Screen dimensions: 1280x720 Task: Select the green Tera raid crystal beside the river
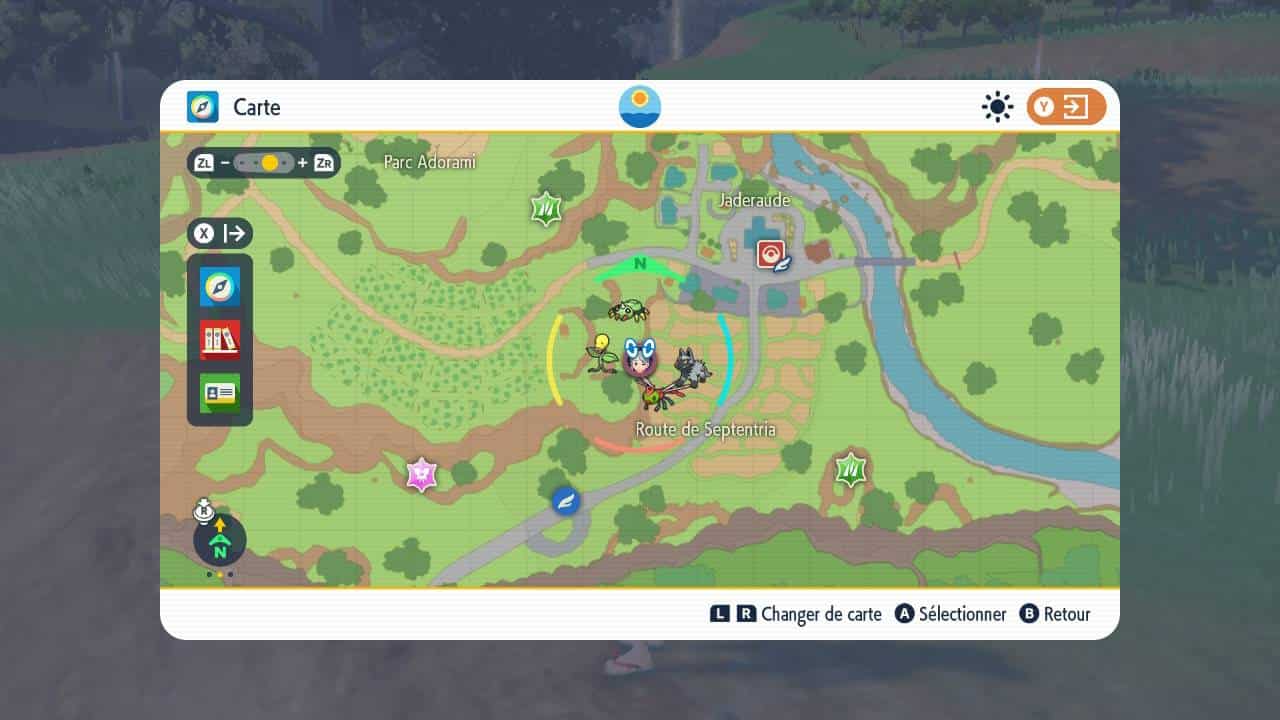point(851,468)
